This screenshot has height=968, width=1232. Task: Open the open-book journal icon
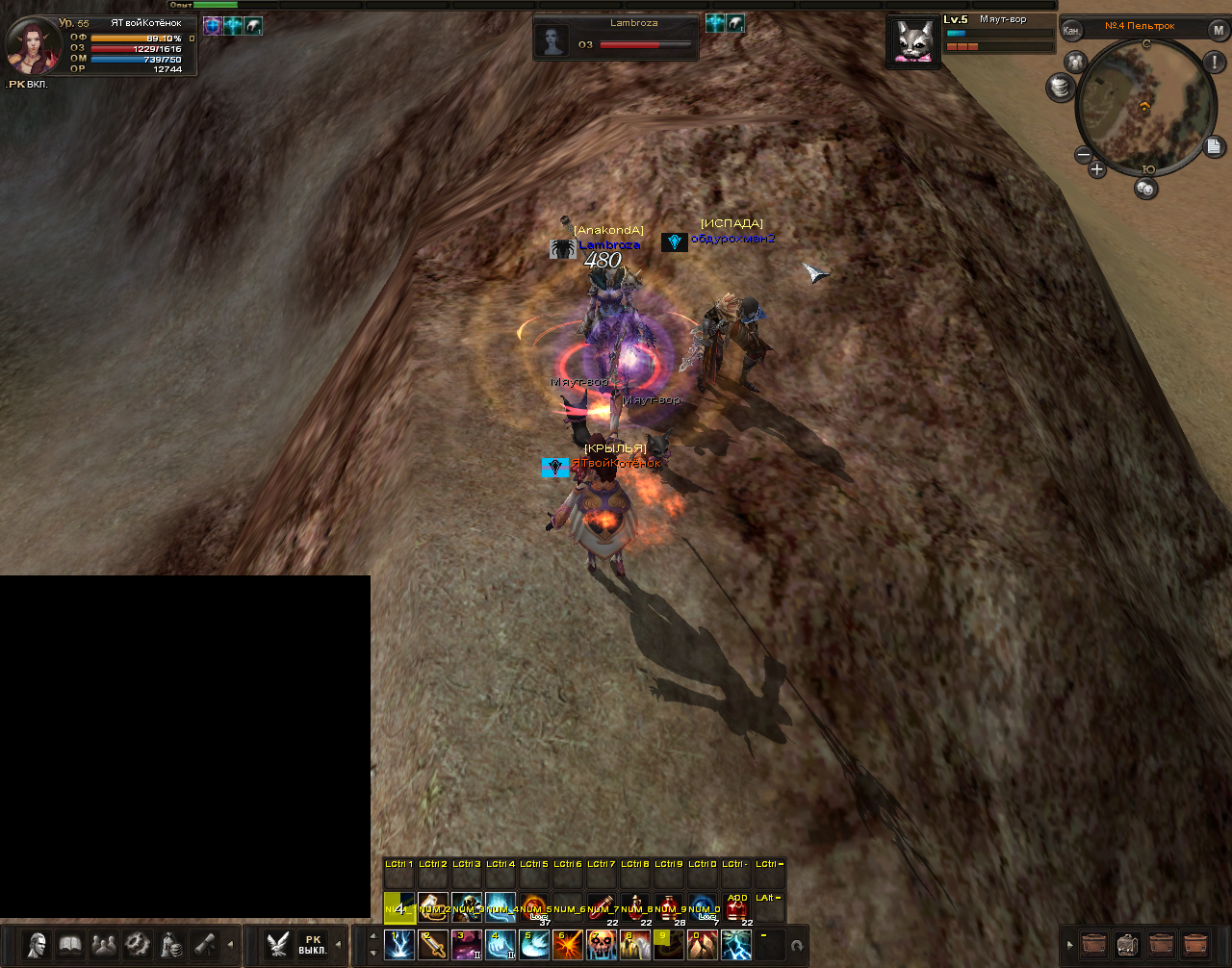click(x=69, y=944)
